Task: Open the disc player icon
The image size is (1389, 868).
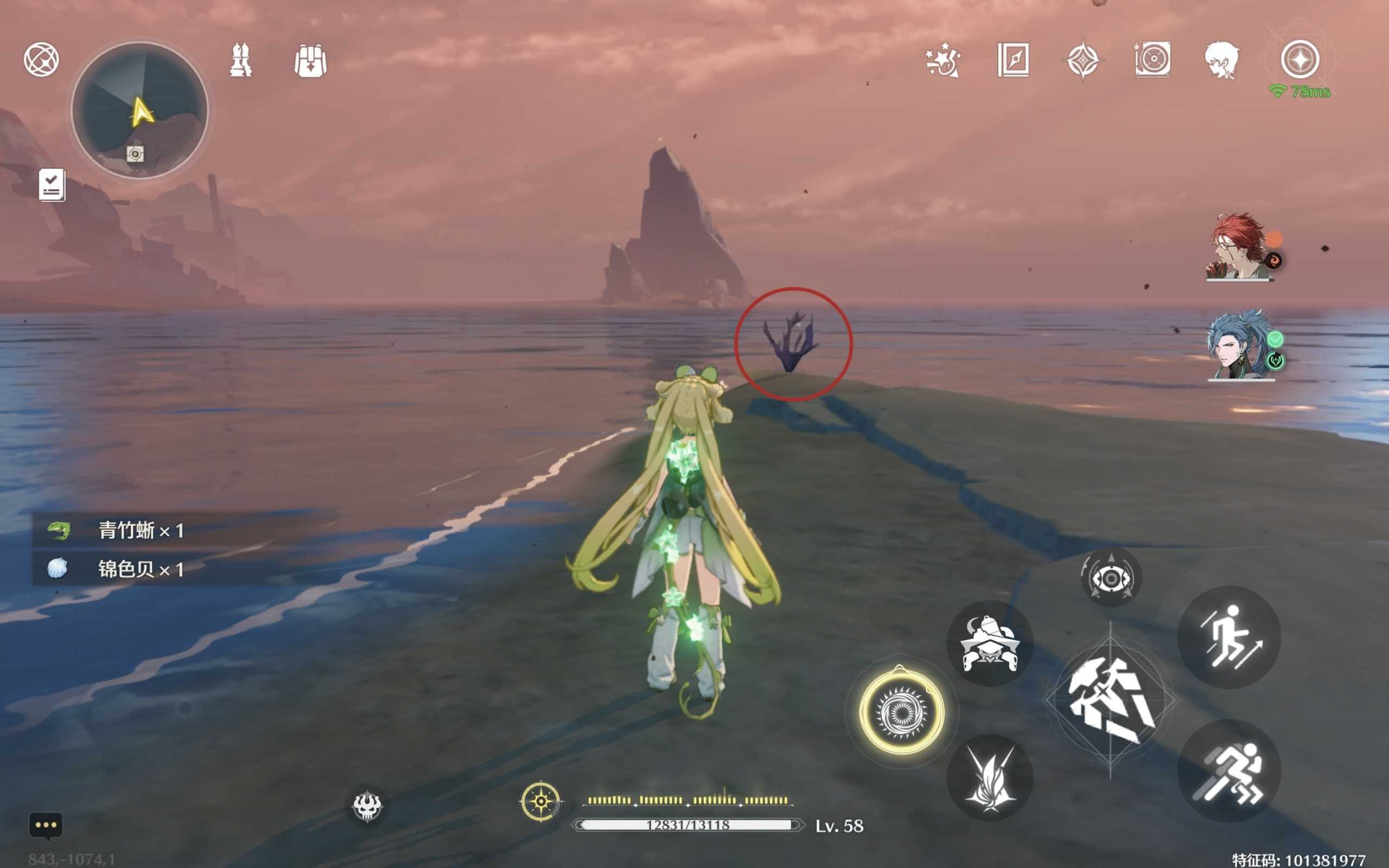Action: coord(1152,59)
